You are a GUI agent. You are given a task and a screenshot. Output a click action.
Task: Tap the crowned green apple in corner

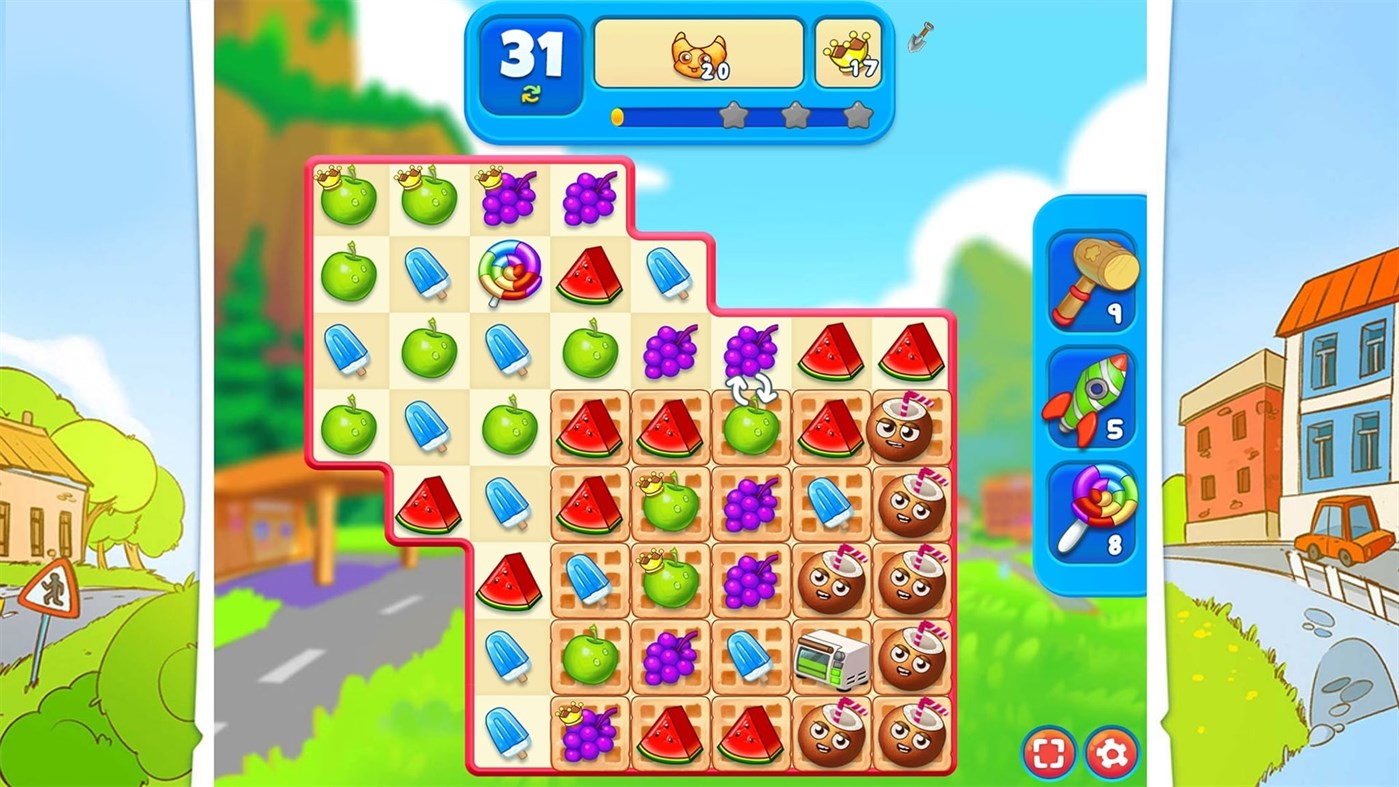click(x=347, y=198)
